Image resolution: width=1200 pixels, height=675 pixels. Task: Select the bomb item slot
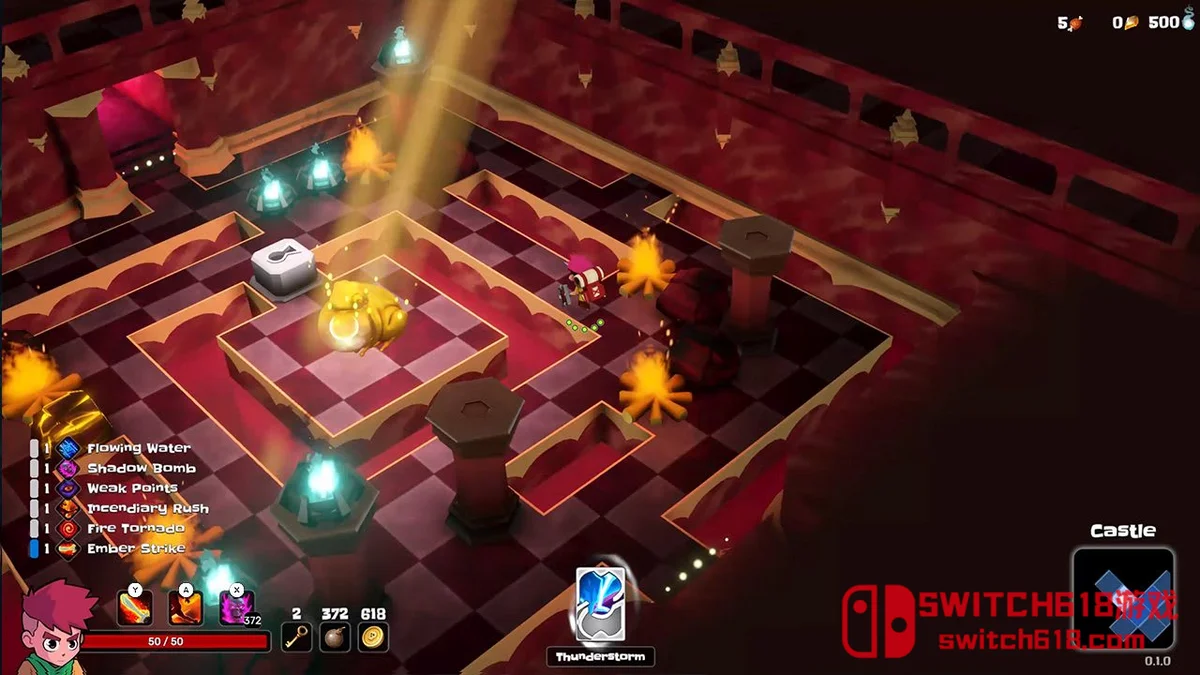(x=334, y=636)
